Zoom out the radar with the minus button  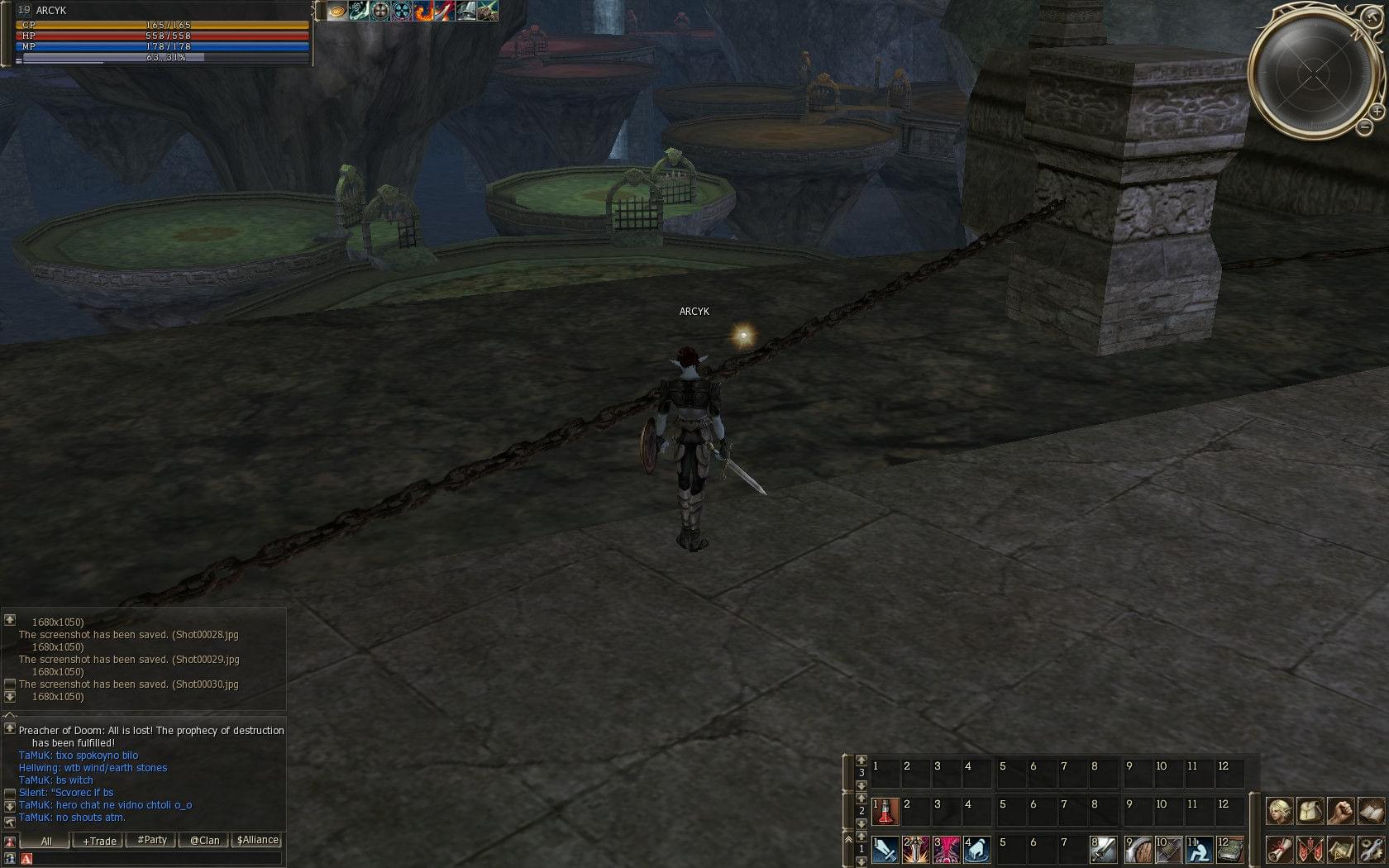tap(1364, 127)
